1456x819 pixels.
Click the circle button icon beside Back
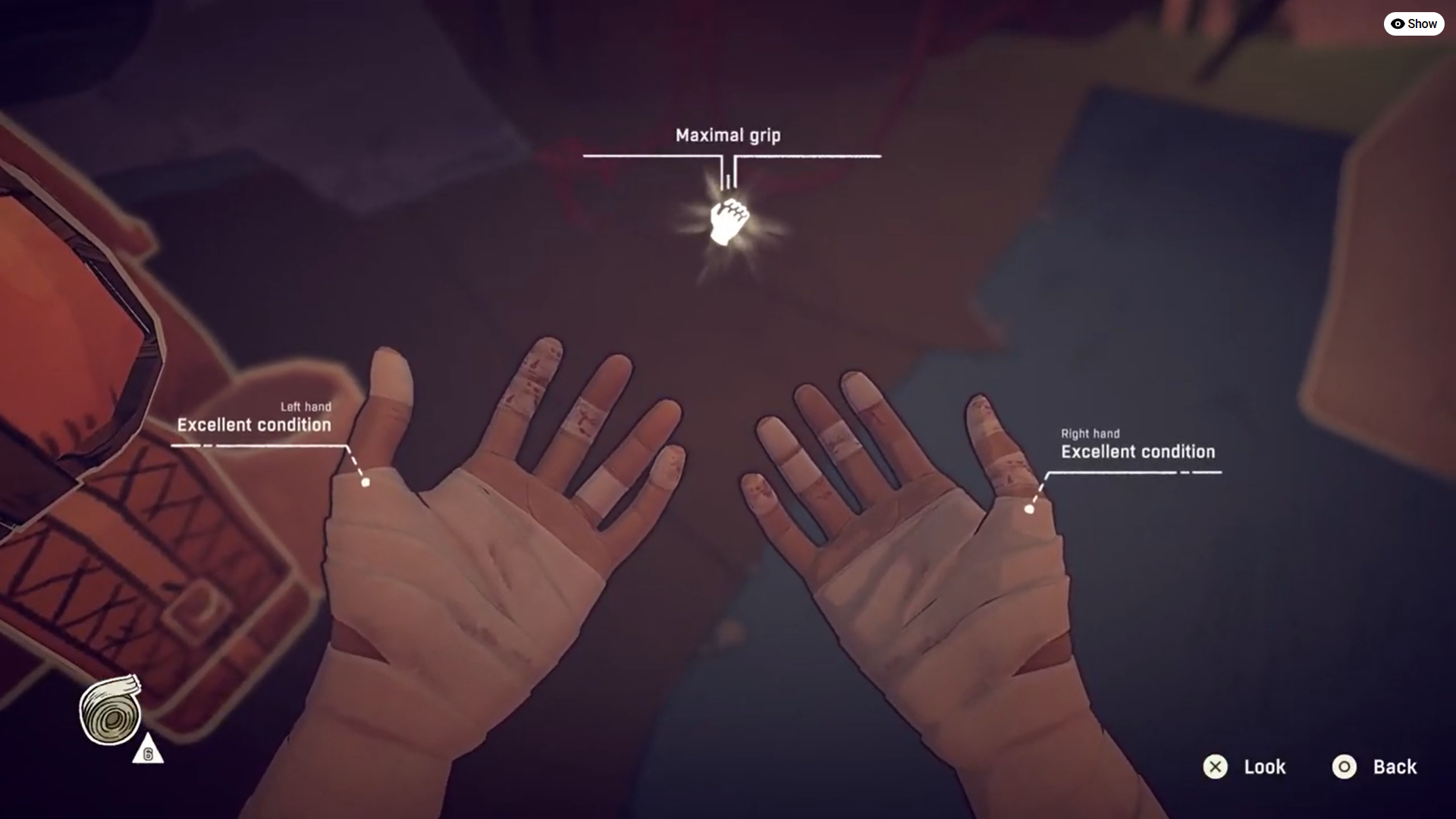1344,767
